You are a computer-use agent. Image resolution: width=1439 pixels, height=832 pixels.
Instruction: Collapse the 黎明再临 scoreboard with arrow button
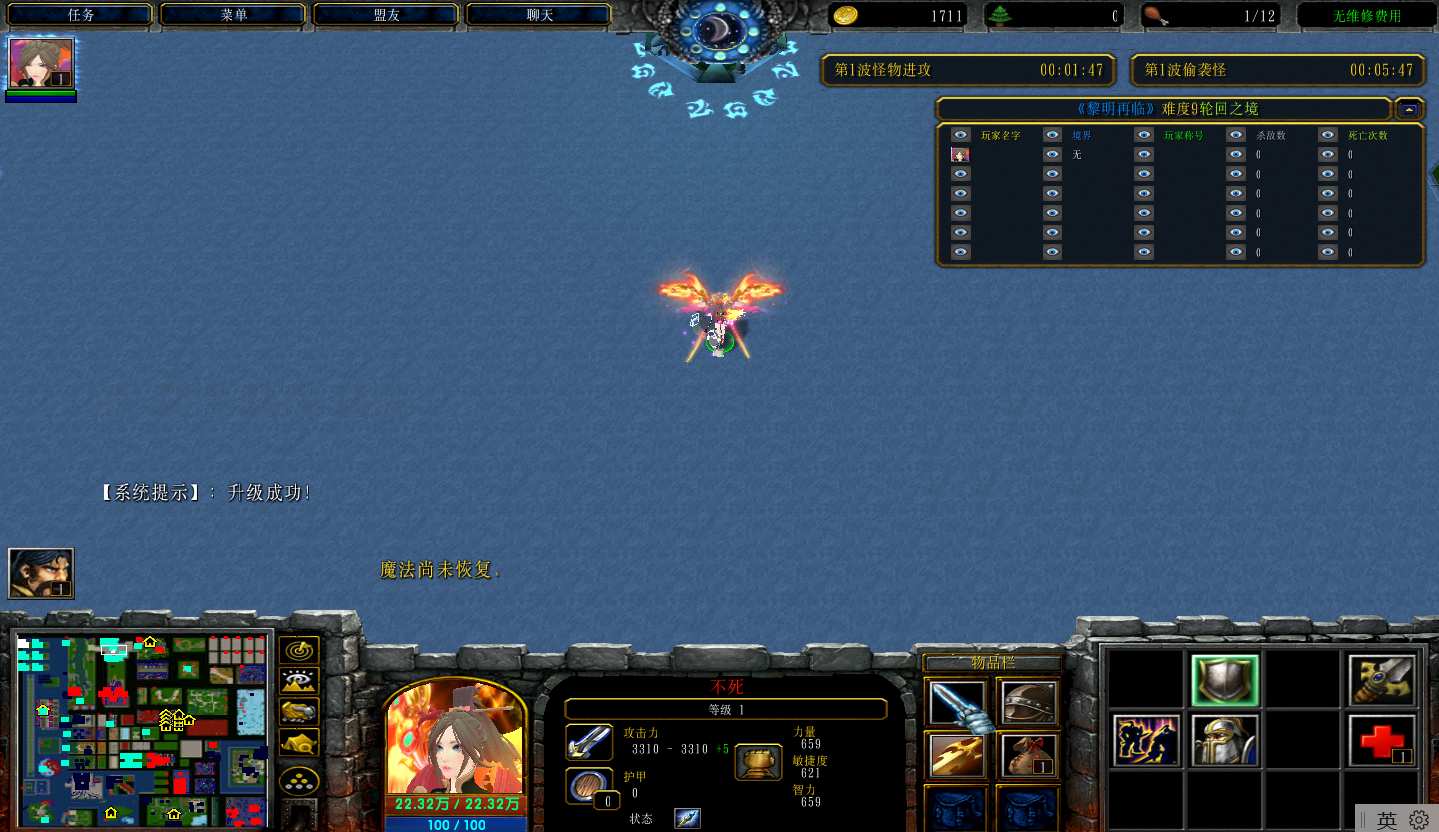point(1409,109)
